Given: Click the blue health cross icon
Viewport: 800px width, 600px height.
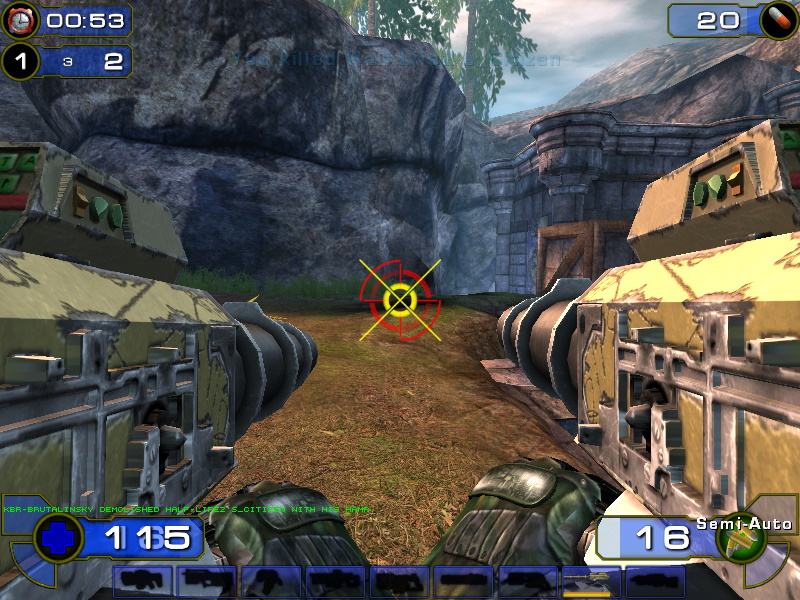Looking at the screenshot, I should [x=59, y=537].
